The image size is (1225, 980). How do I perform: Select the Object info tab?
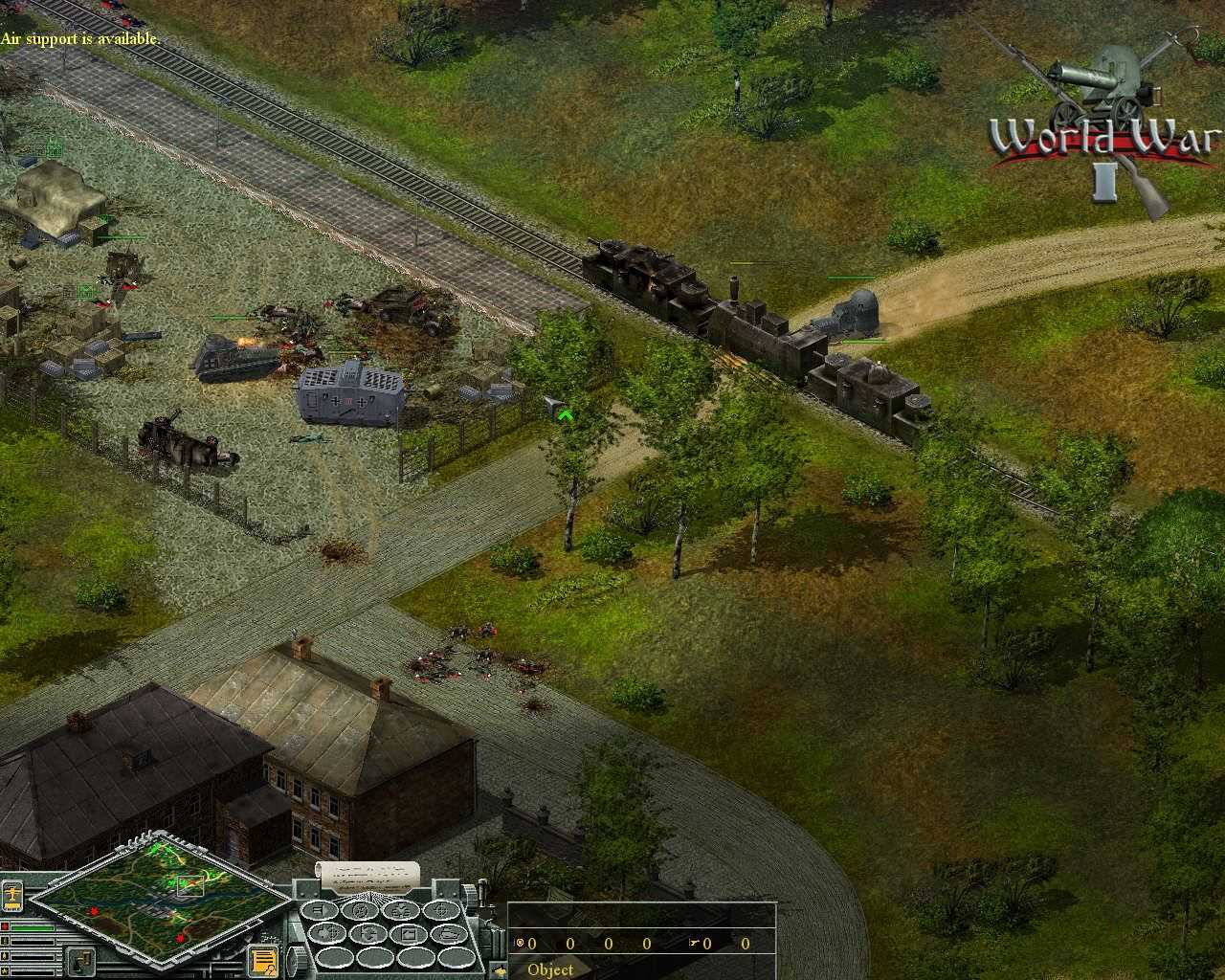pos(550,969)
